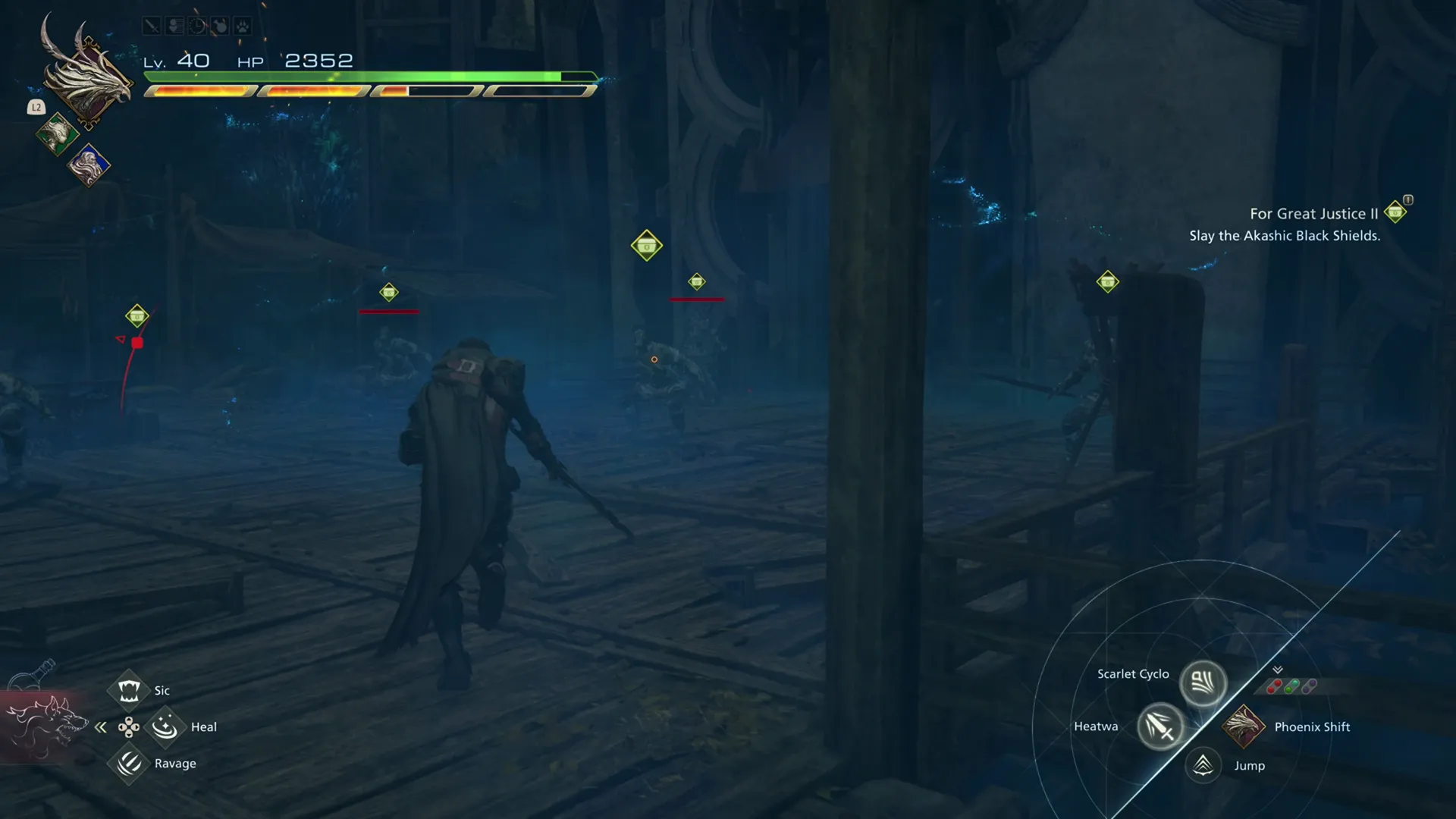Image resolution: width=1456 pixels, height=819 pixels.
Task: Toggle the purple ability pill indicator
Action: (x=1309, y=687)
